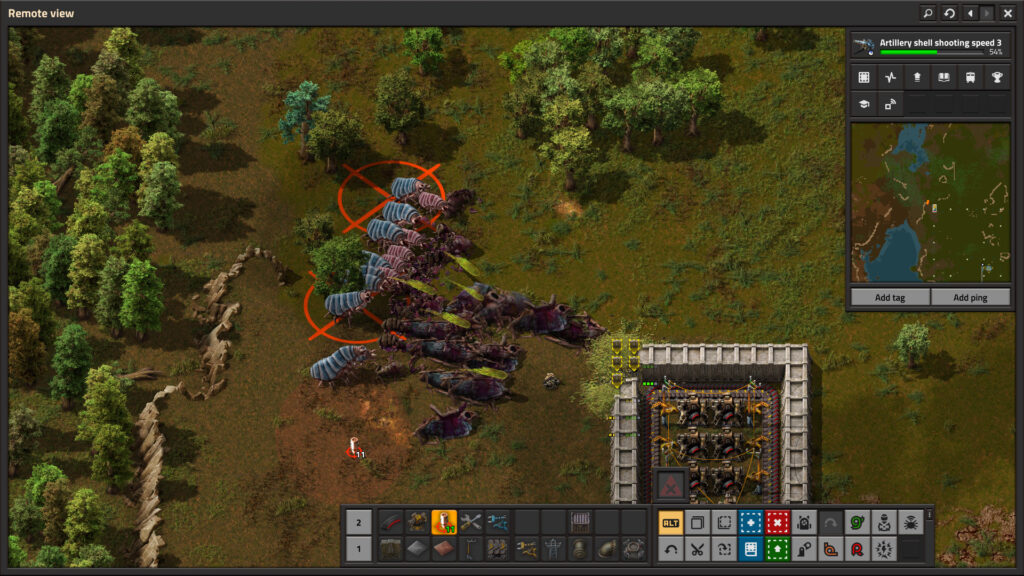
Task: Click the Add ping button
Action: pos(969,297)
